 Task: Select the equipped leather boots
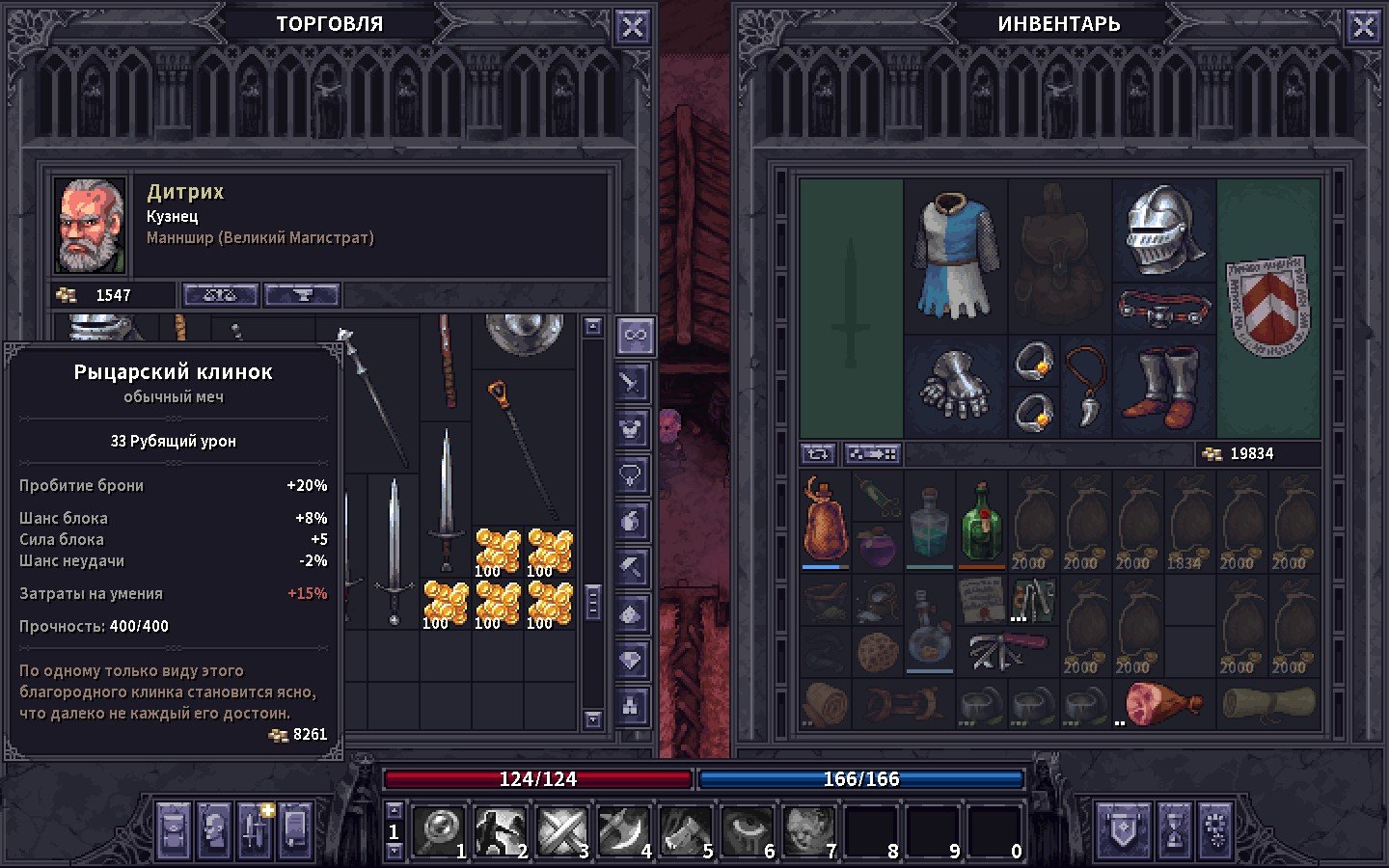(x=1164, y=388)
